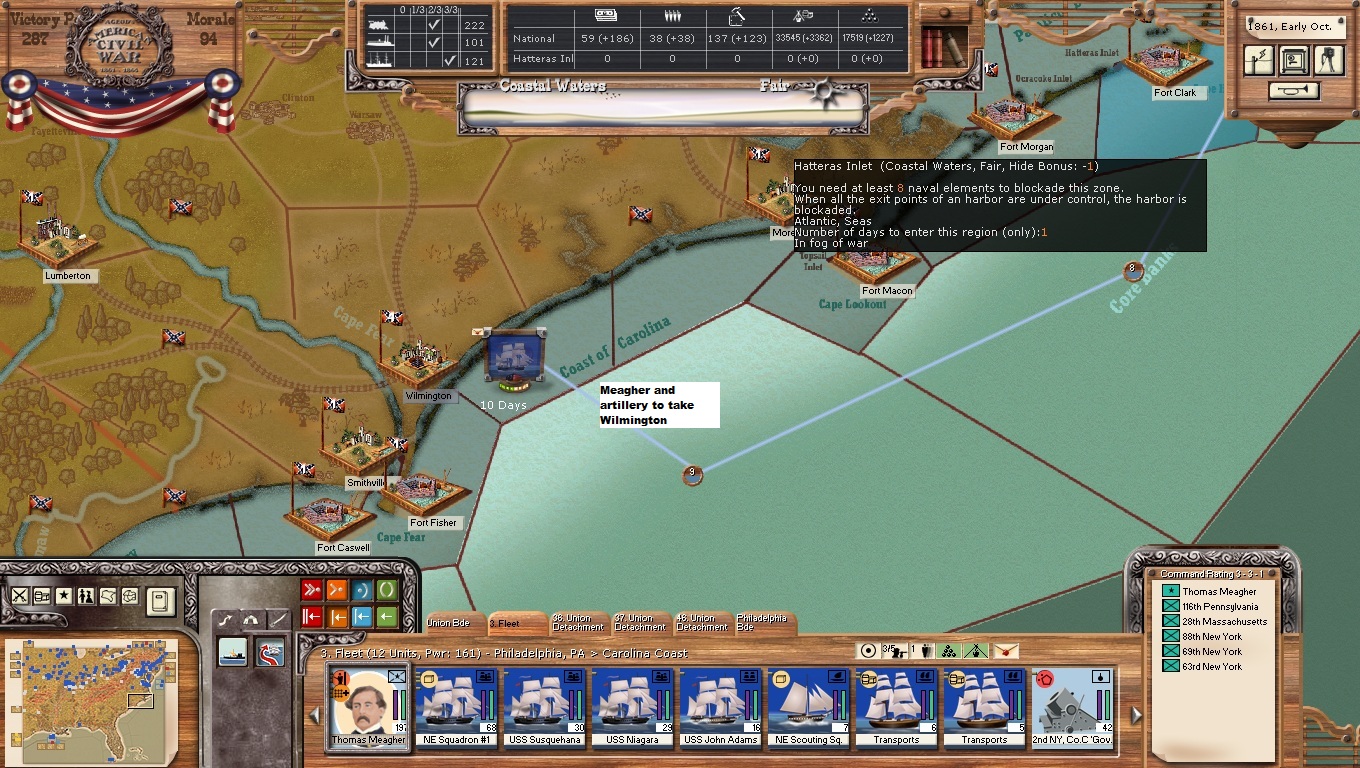
Task: Activate the crossed sabers map filter
Action: coord(20,596)
